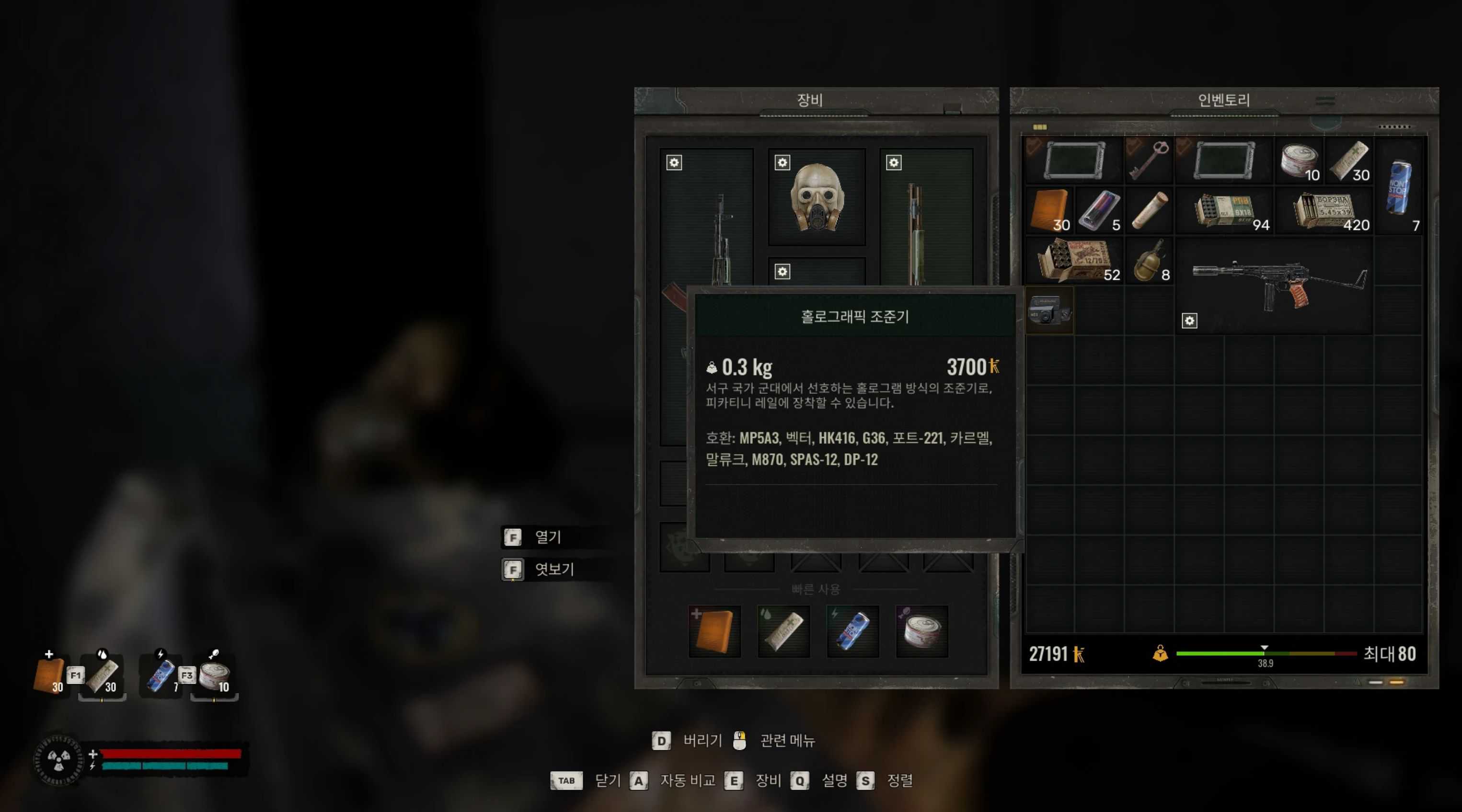
Task: Open gear settings on the gas mask slot
Action: tap(782, 163)
